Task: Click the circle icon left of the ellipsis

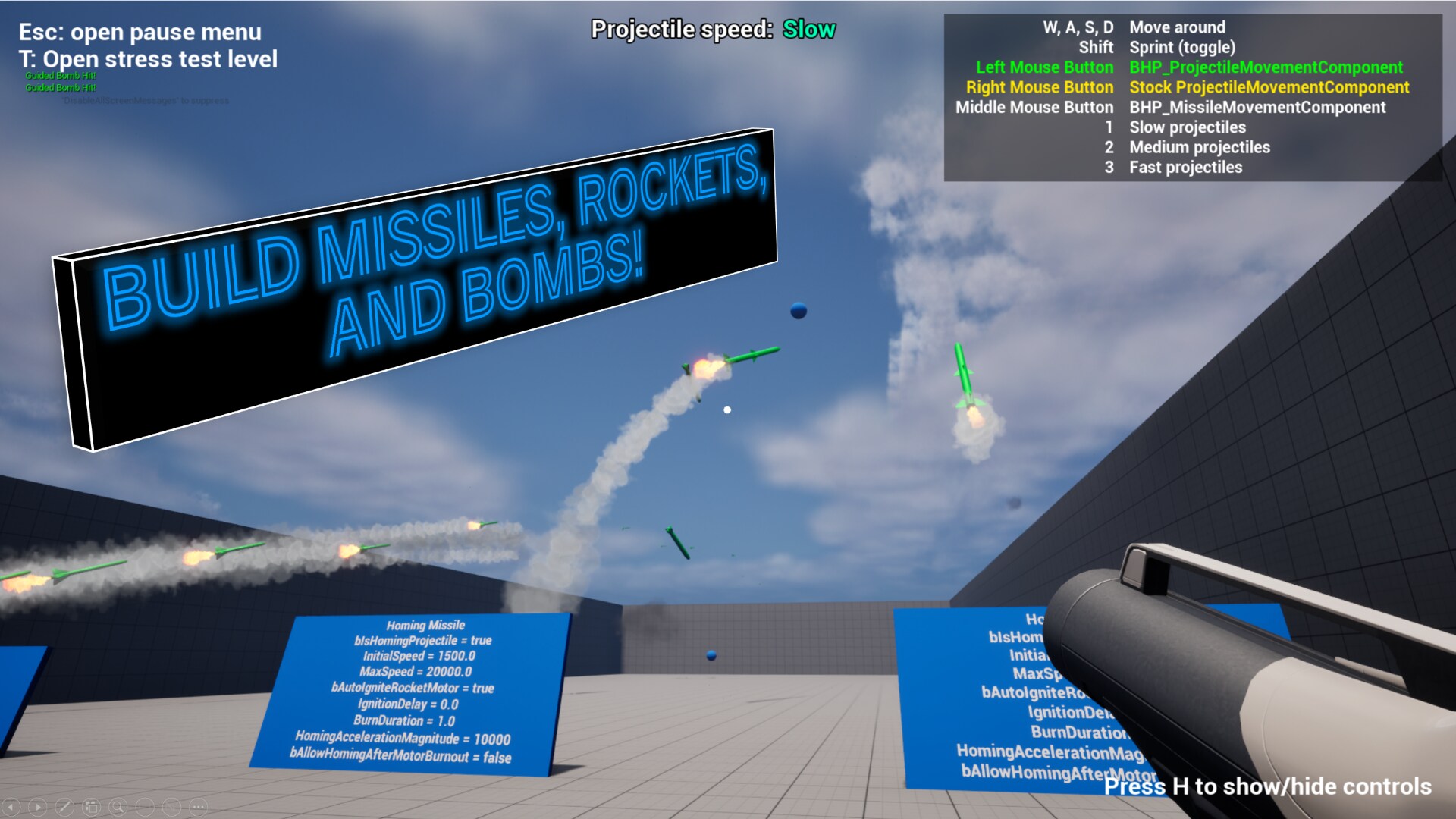Action: click(171, 806)
